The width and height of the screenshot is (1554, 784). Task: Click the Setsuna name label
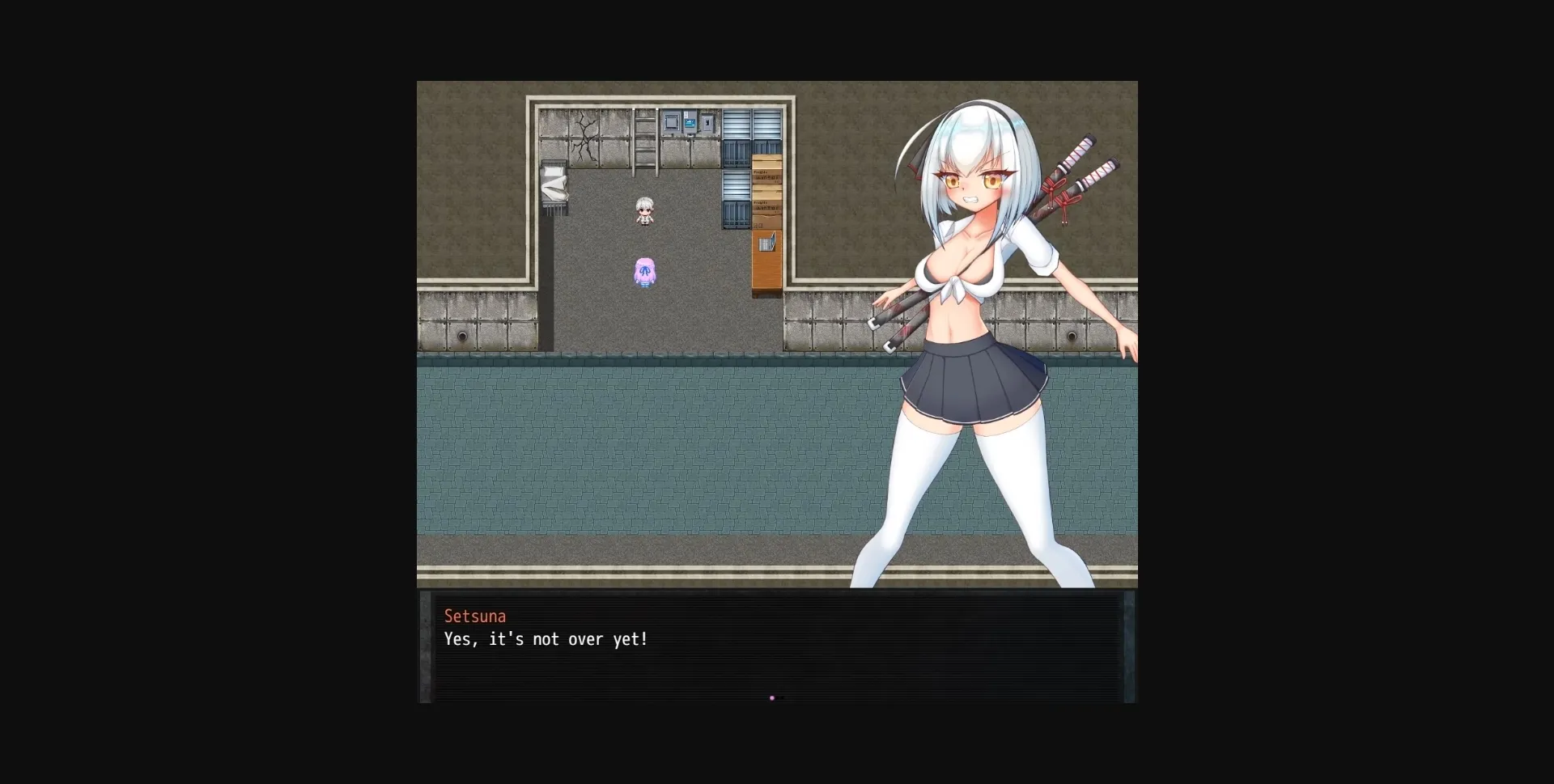(475, 616)
